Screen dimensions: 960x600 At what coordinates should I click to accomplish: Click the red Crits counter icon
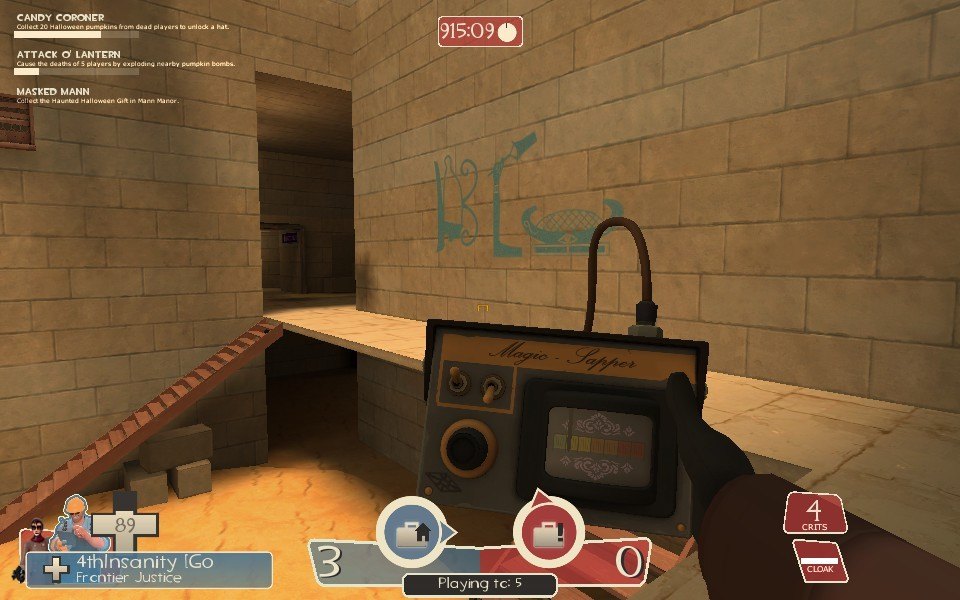(815, 513)
